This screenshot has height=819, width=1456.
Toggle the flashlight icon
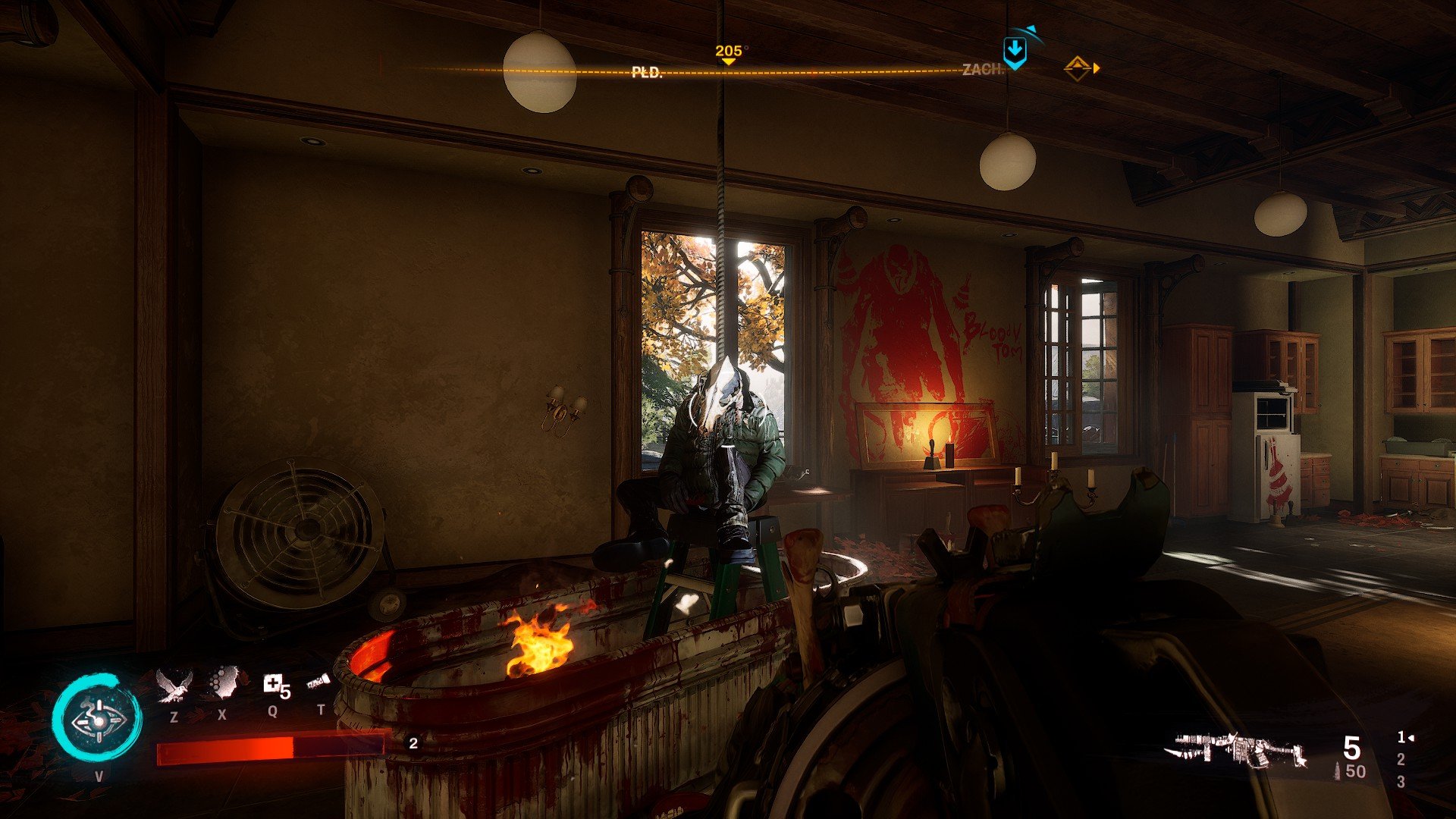[319, 682]
